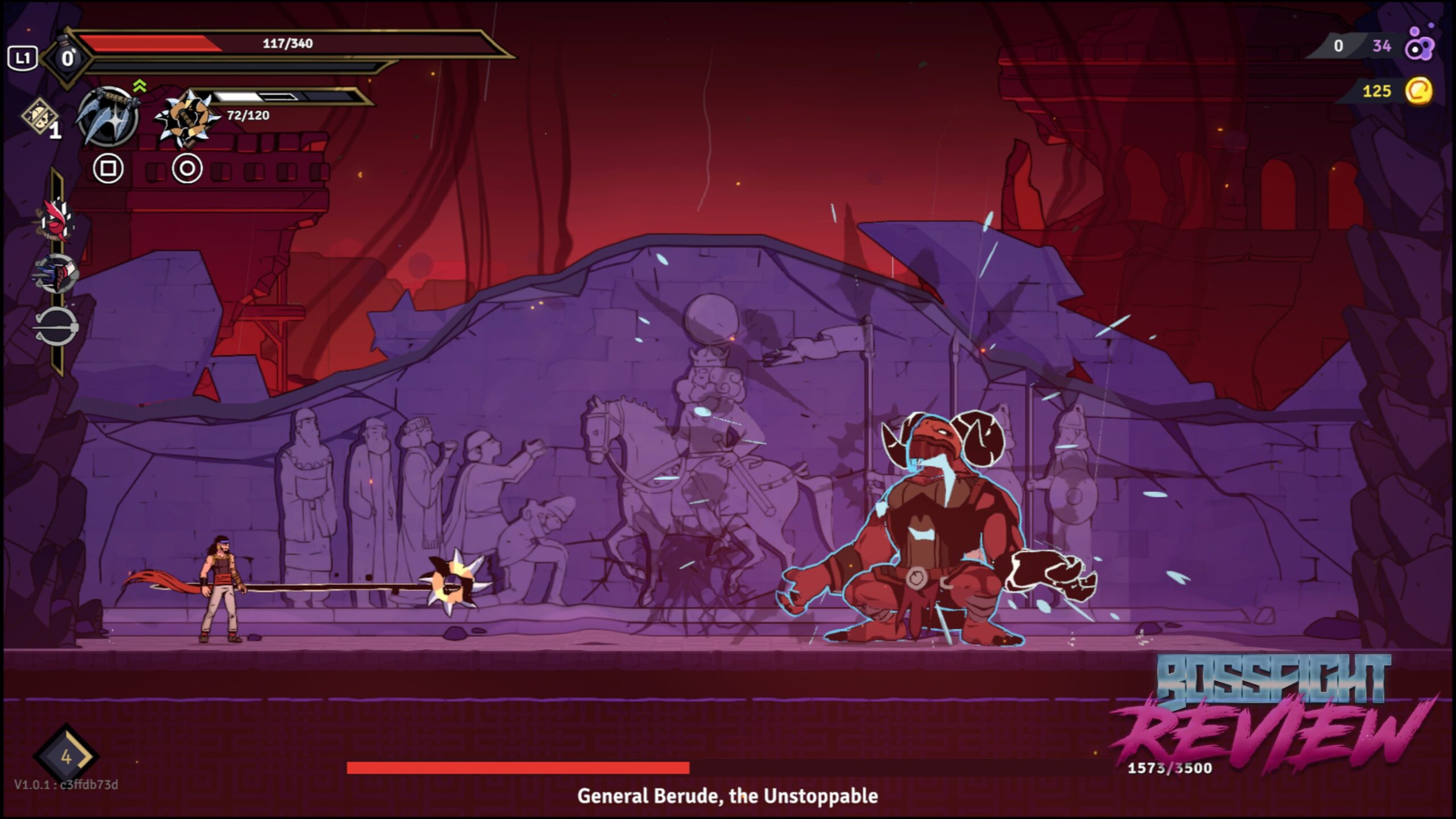Click the purple spirit glimmer currency icon

(1420, 45)
